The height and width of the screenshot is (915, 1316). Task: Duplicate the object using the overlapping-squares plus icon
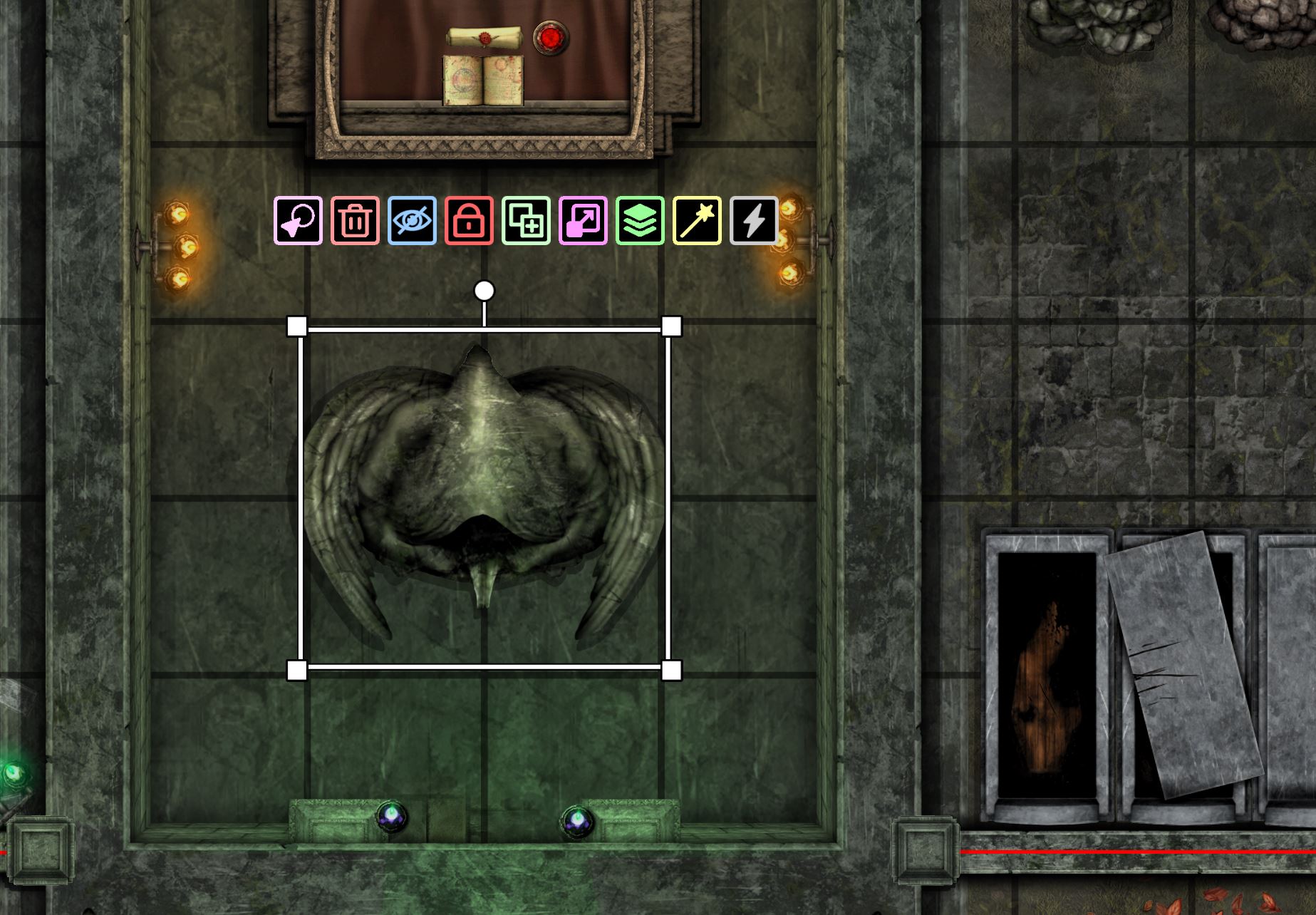(x=526, y=221)
